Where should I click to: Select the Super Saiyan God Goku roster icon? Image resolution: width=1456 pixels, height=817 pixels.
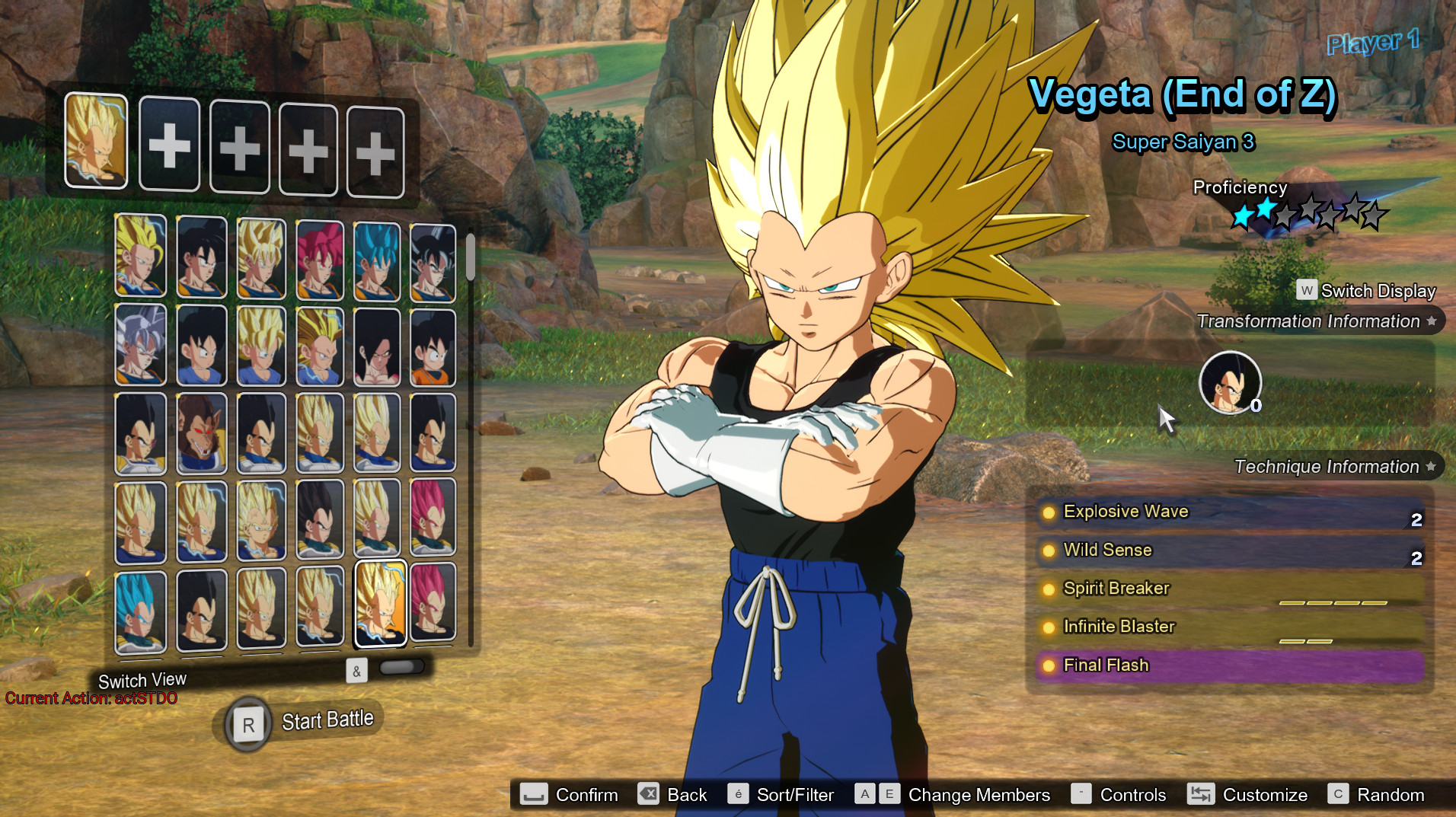pos(320,257)
